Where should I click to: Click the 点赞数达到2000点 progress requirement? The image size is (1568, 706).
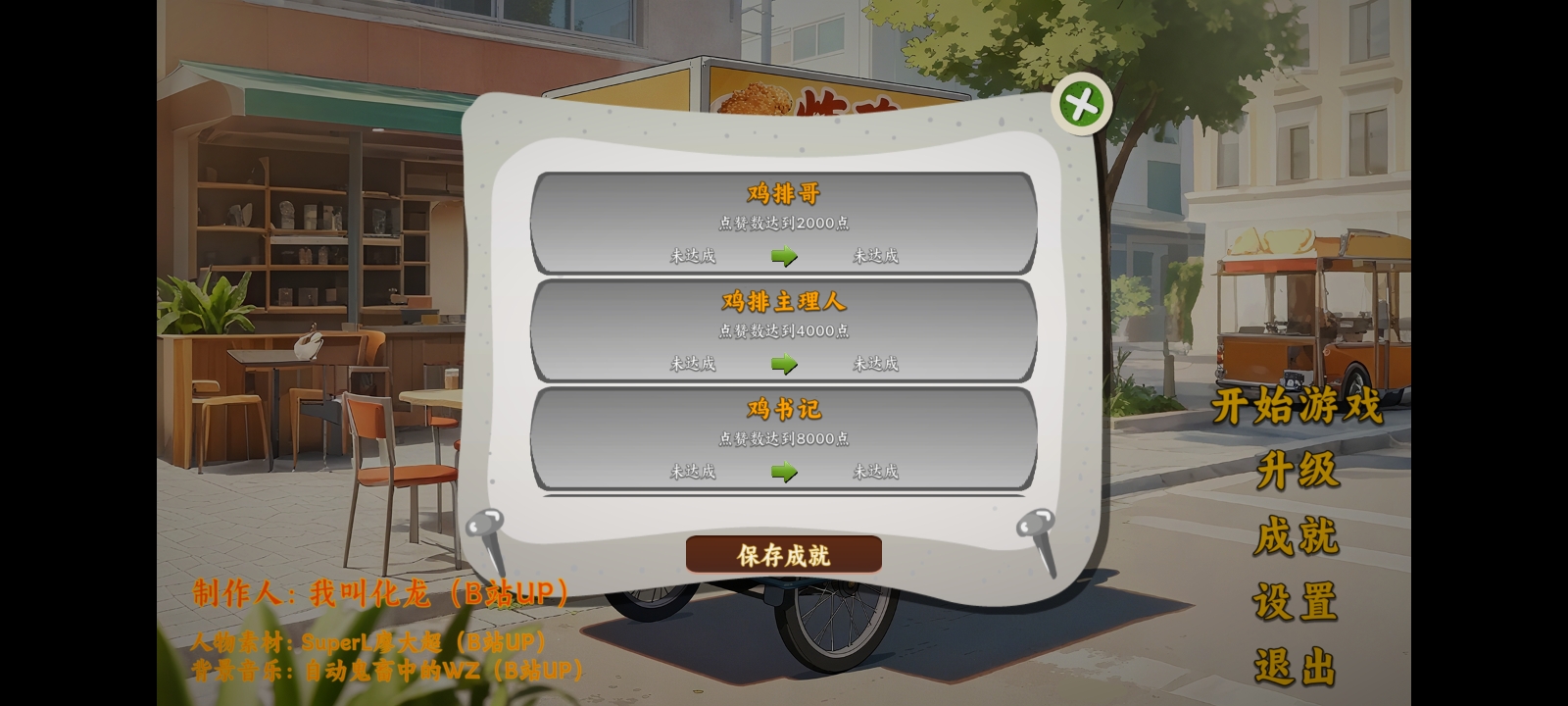coord(782,223)
